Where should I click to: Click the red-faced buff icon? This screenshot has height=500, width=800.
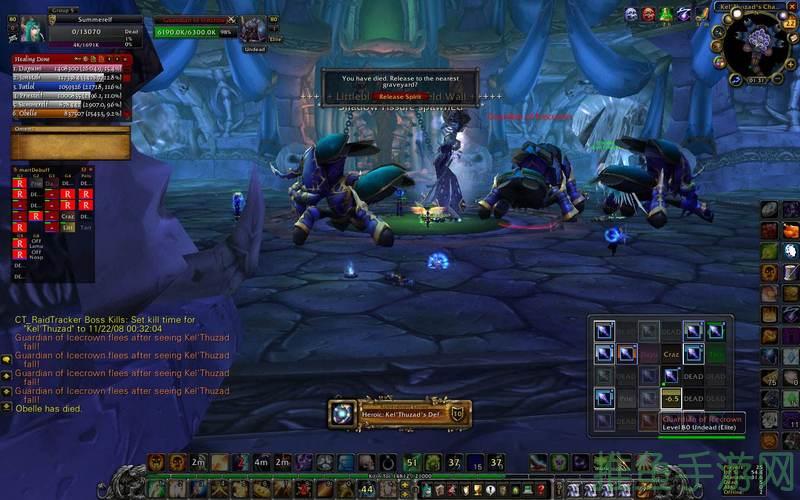click(x=648, y=14)
